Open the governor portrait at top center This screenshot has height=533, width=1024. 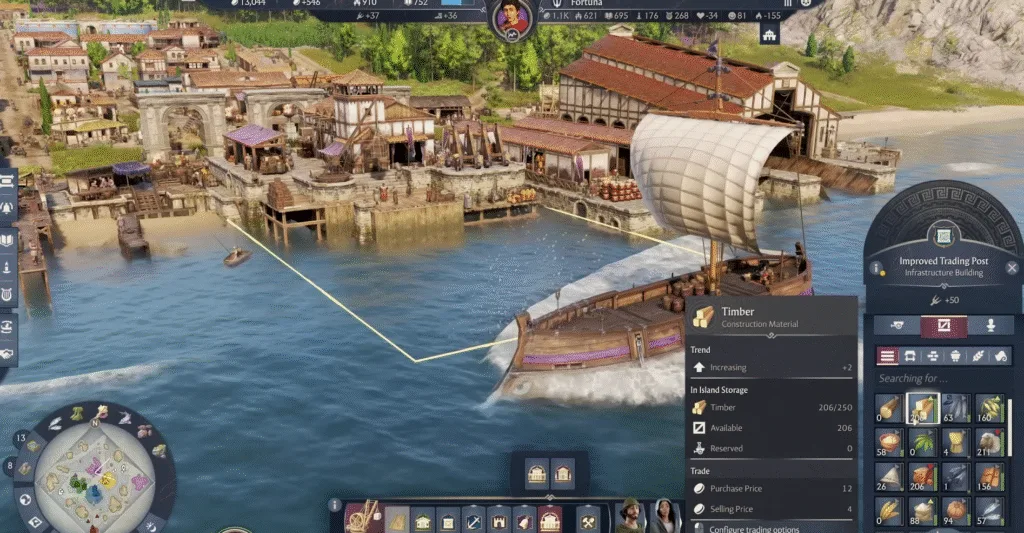point(511,19)
